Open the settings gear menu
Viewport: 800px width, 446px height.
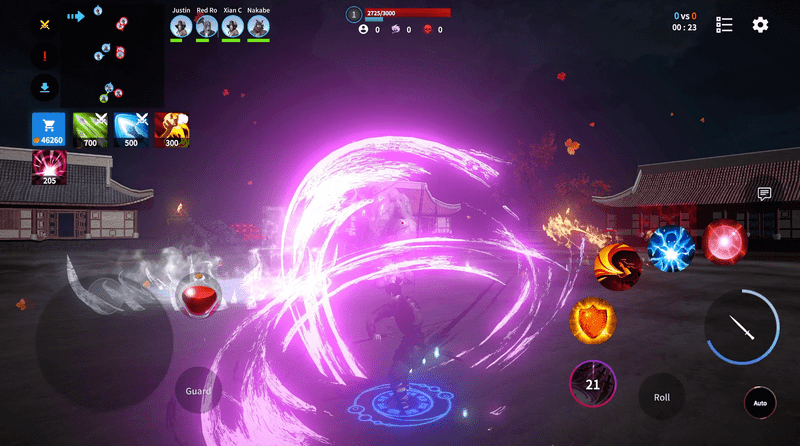(760, 25)
